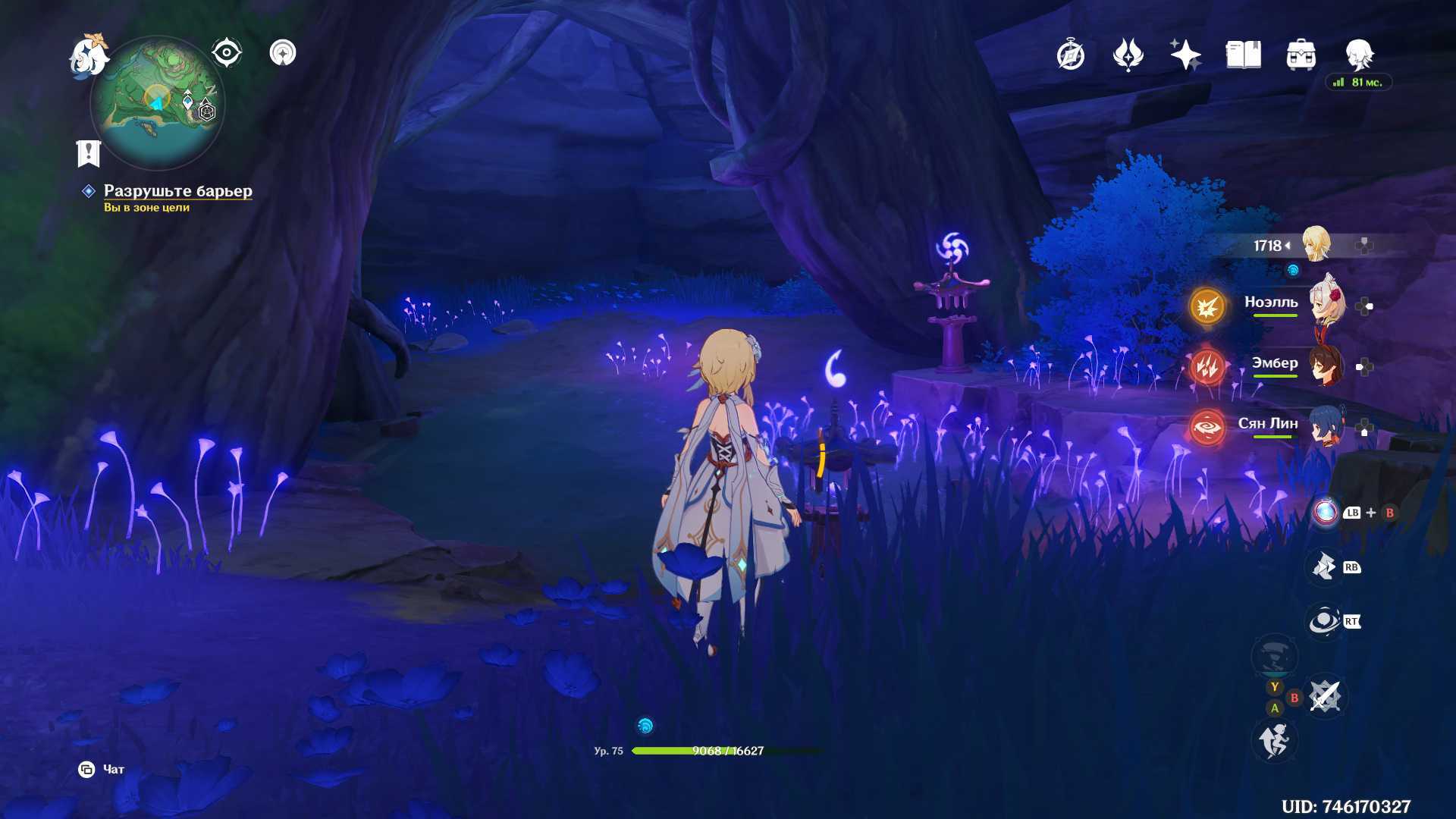Activate Elemental Sight eye icon

226,53
